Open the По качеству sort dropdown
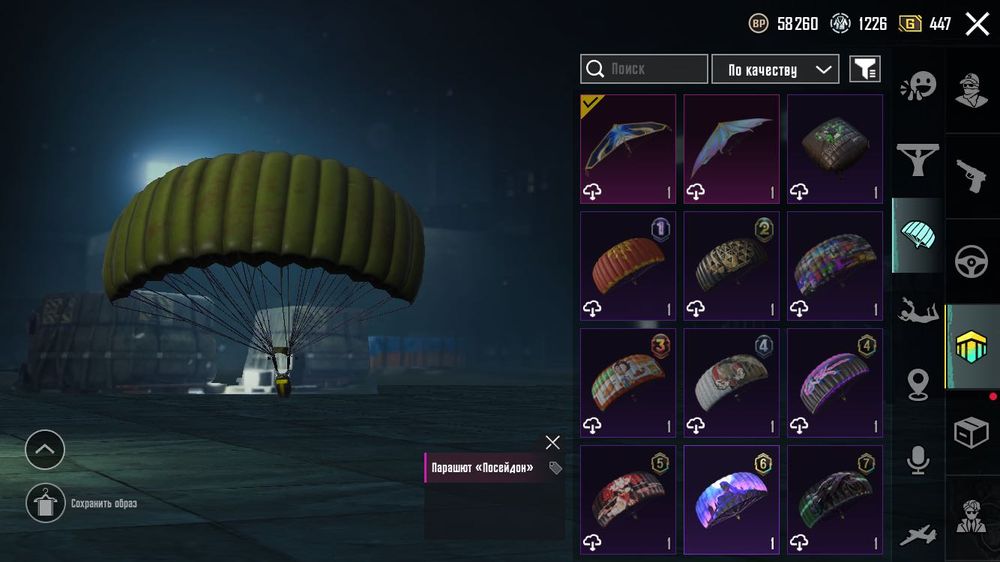The width and height of the screenshot is (1000, 562). click(x=775, y=69)
